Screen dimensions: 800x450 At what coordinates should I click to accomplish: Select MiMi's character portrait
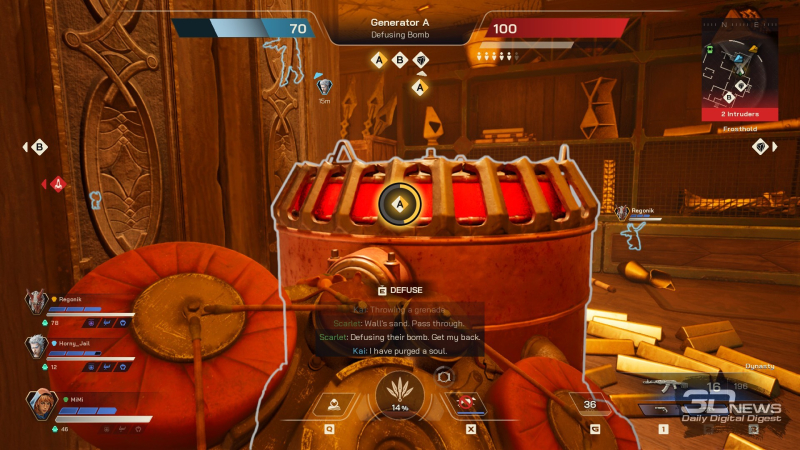click(40, 405)
